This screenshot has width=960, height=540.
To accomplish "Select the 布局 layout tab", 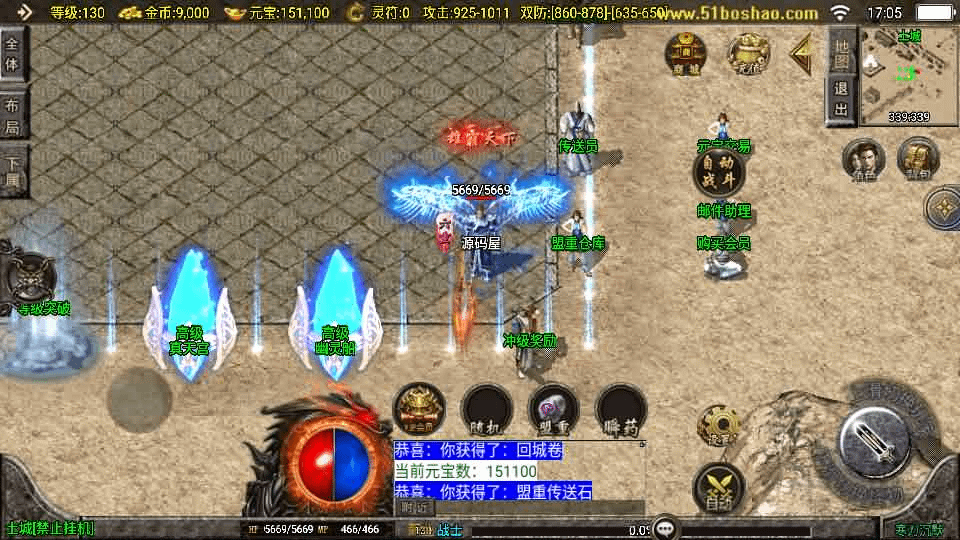I will (x=13, y=116).
